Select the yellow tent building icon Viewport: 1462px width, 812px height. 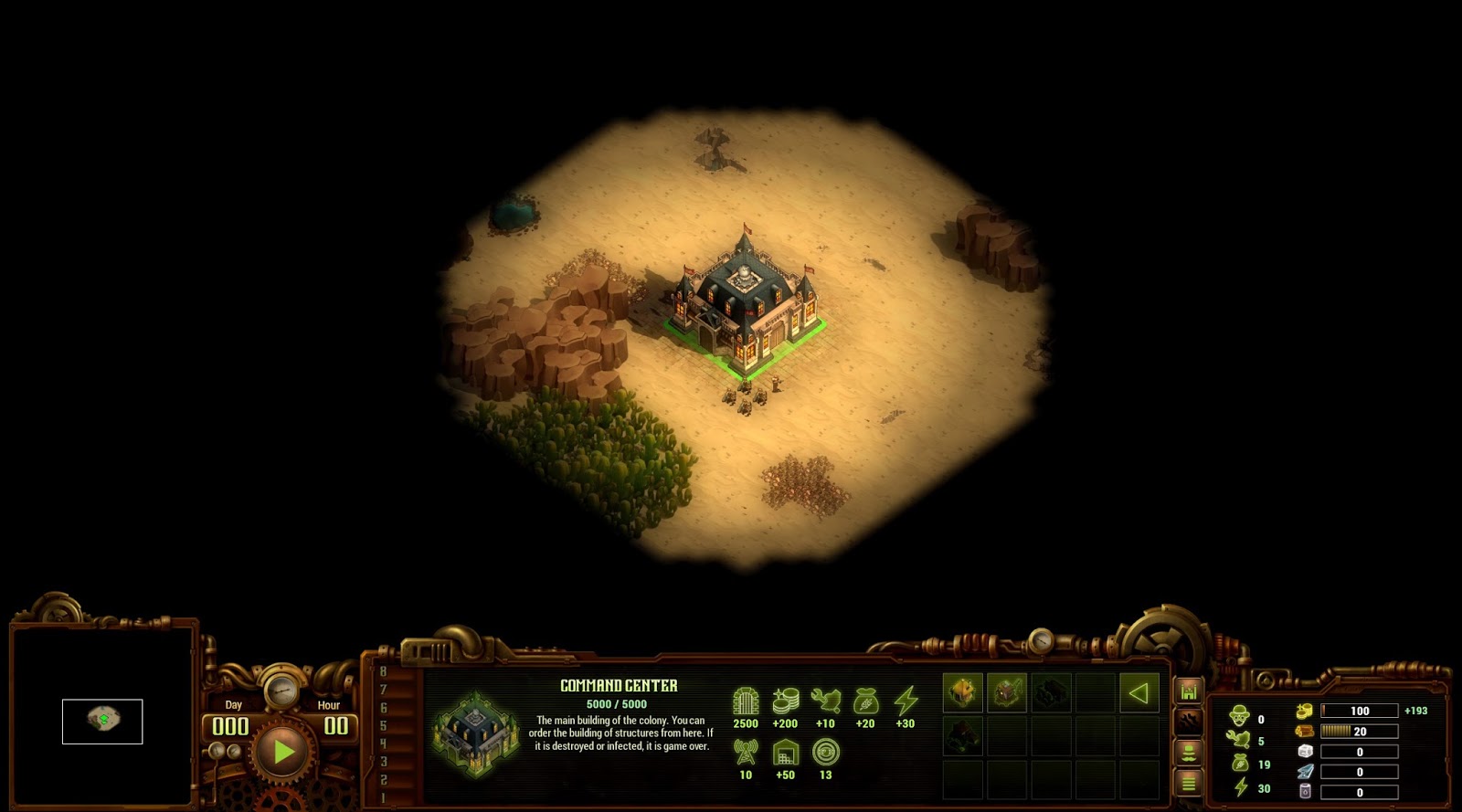962,692
